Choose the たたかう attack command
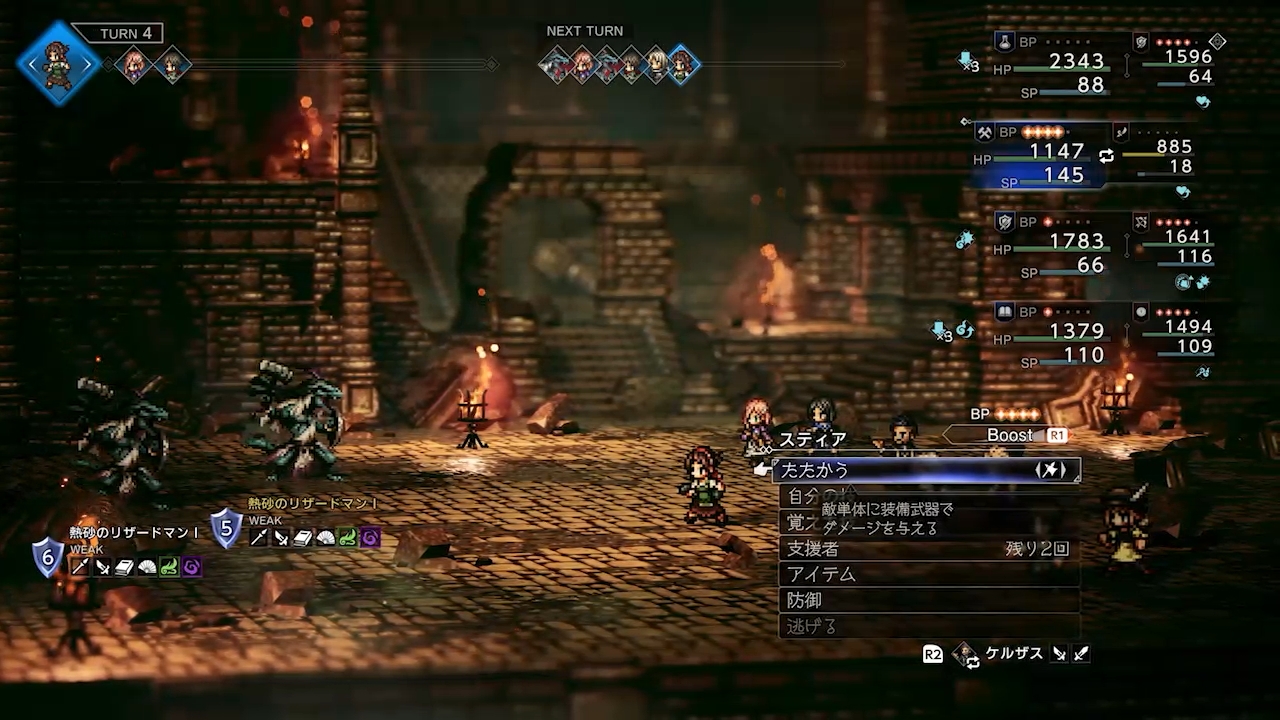 pyautogui.click(x=925, y=470)
